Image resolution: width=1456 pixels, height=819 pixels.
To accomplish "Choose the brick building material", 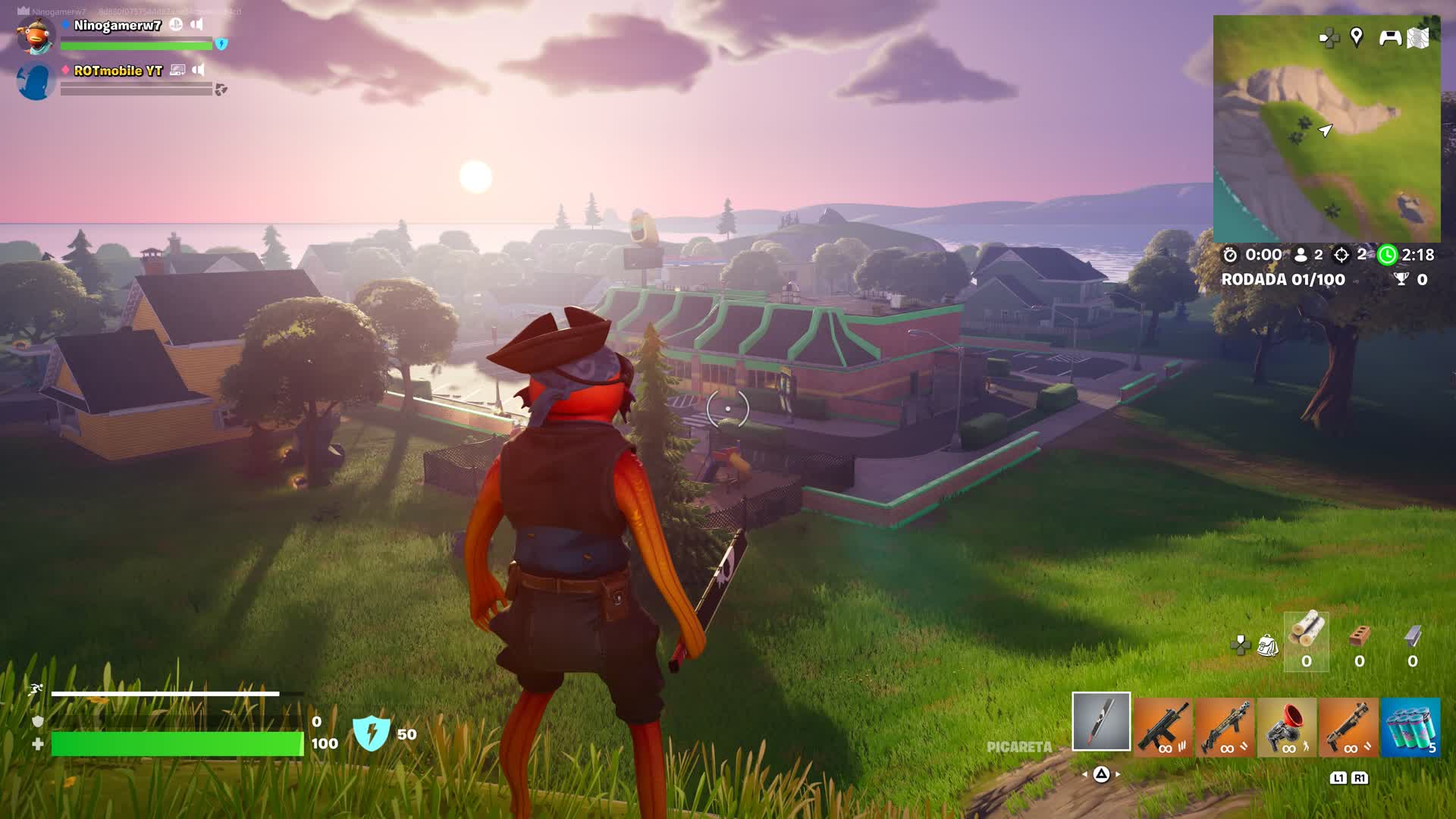I will [x=1360, y=641].
